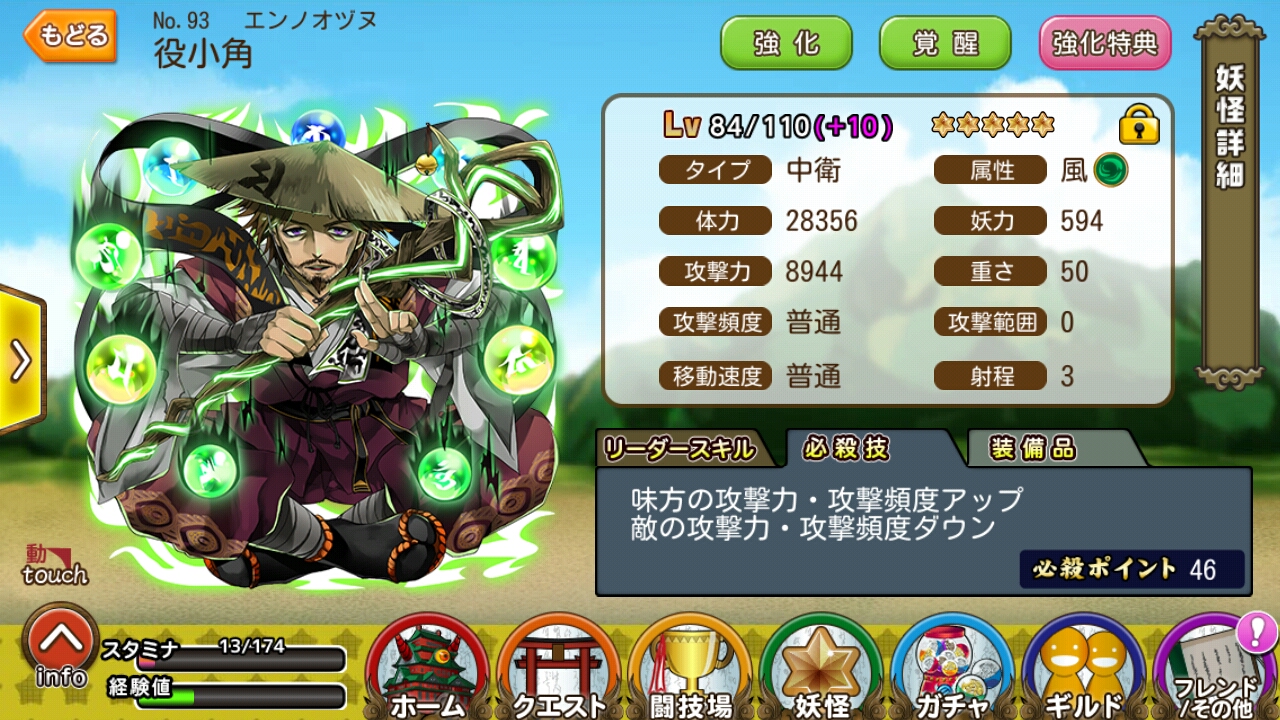Open the クエスト quest menu

[x=559, y=670]
